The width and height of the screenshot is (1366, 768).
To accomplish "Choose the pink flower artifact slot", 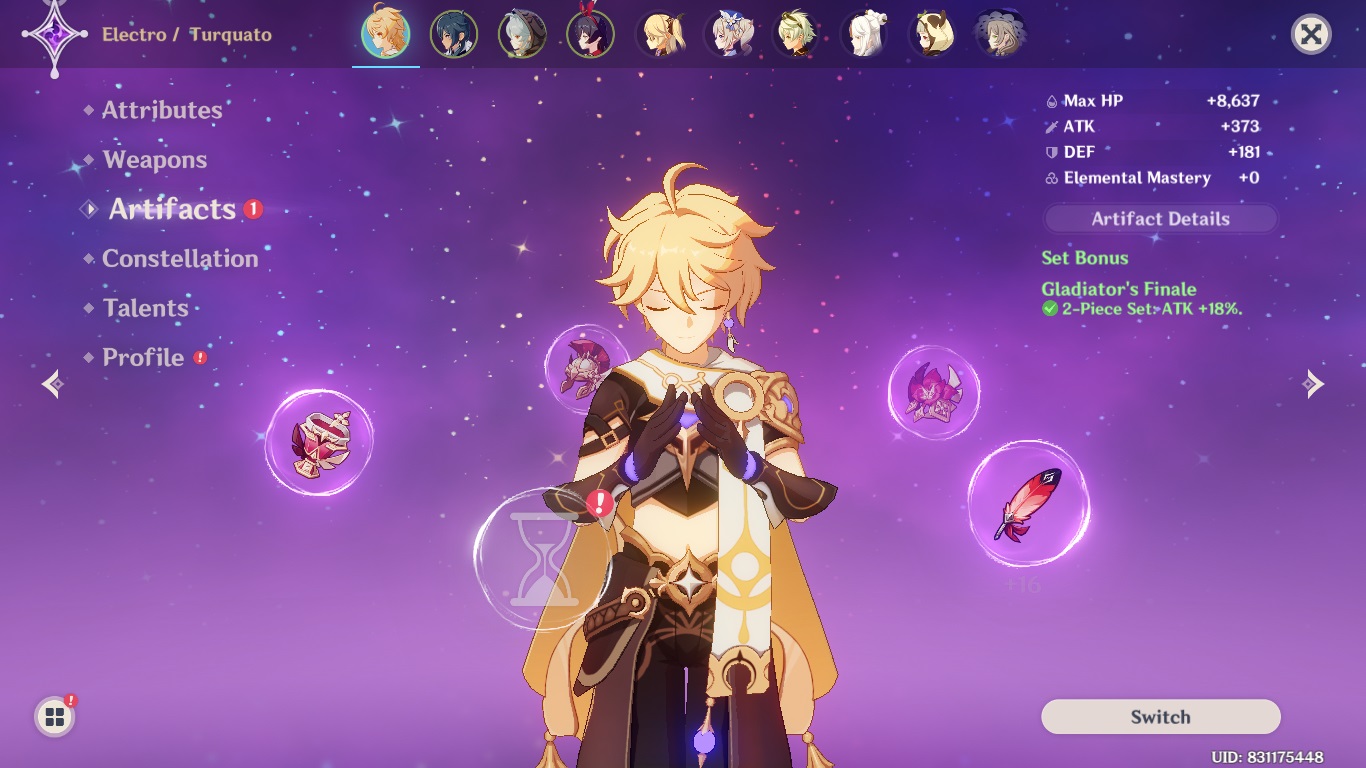I will click(x=933, y=391).
